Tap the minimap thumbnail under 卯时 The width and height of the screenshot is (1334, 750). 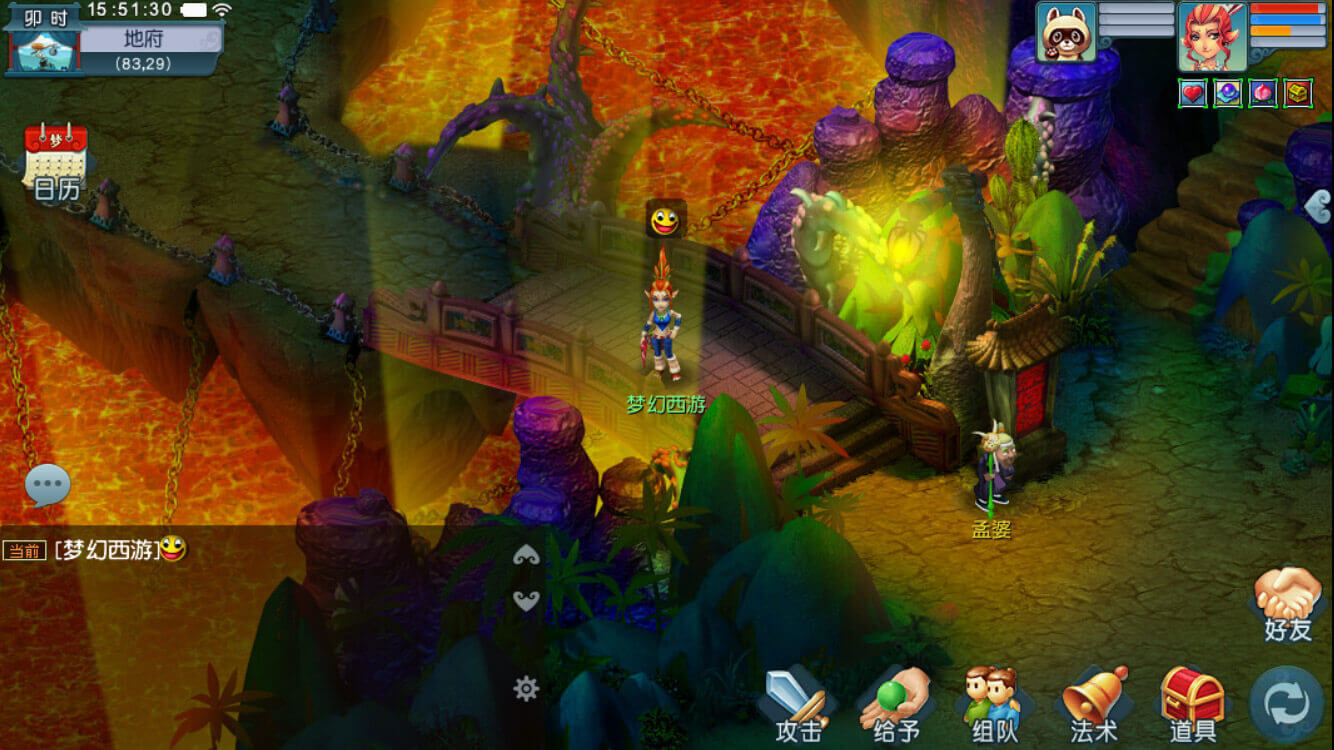point(44,50)
